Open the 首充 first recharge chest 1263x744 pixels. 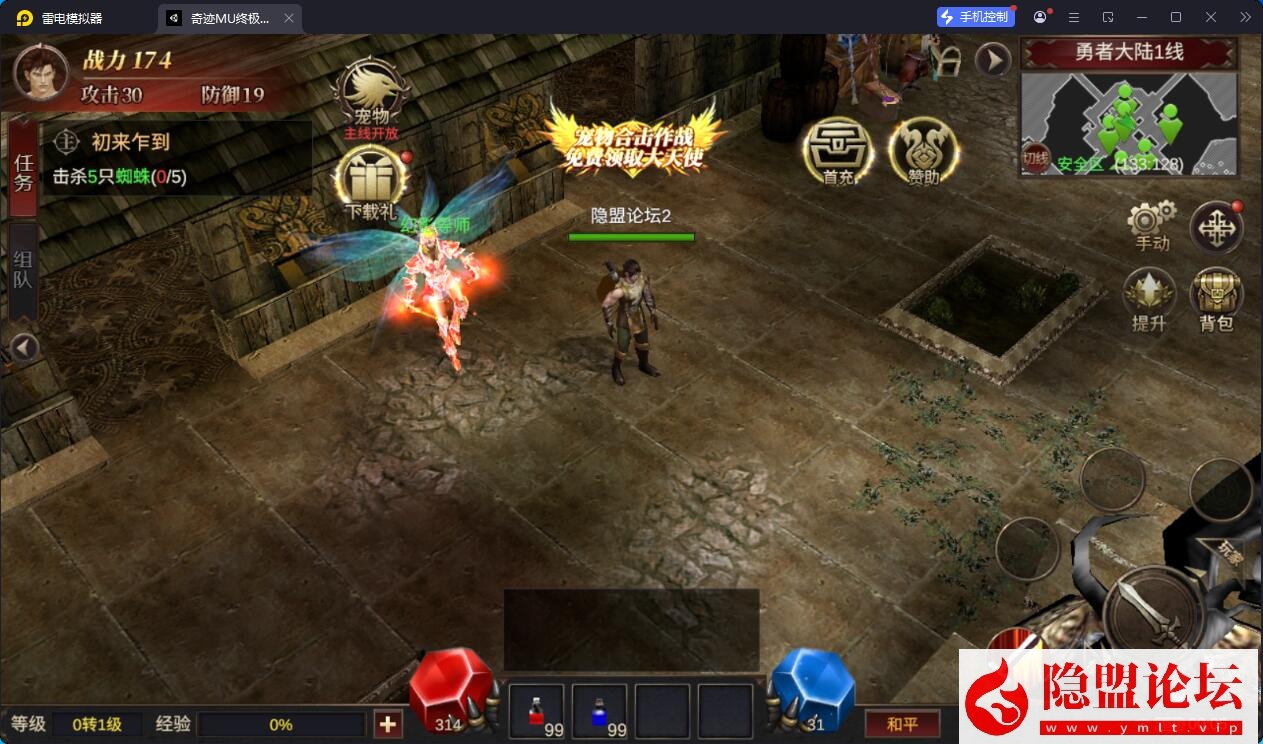coord(837,150)
